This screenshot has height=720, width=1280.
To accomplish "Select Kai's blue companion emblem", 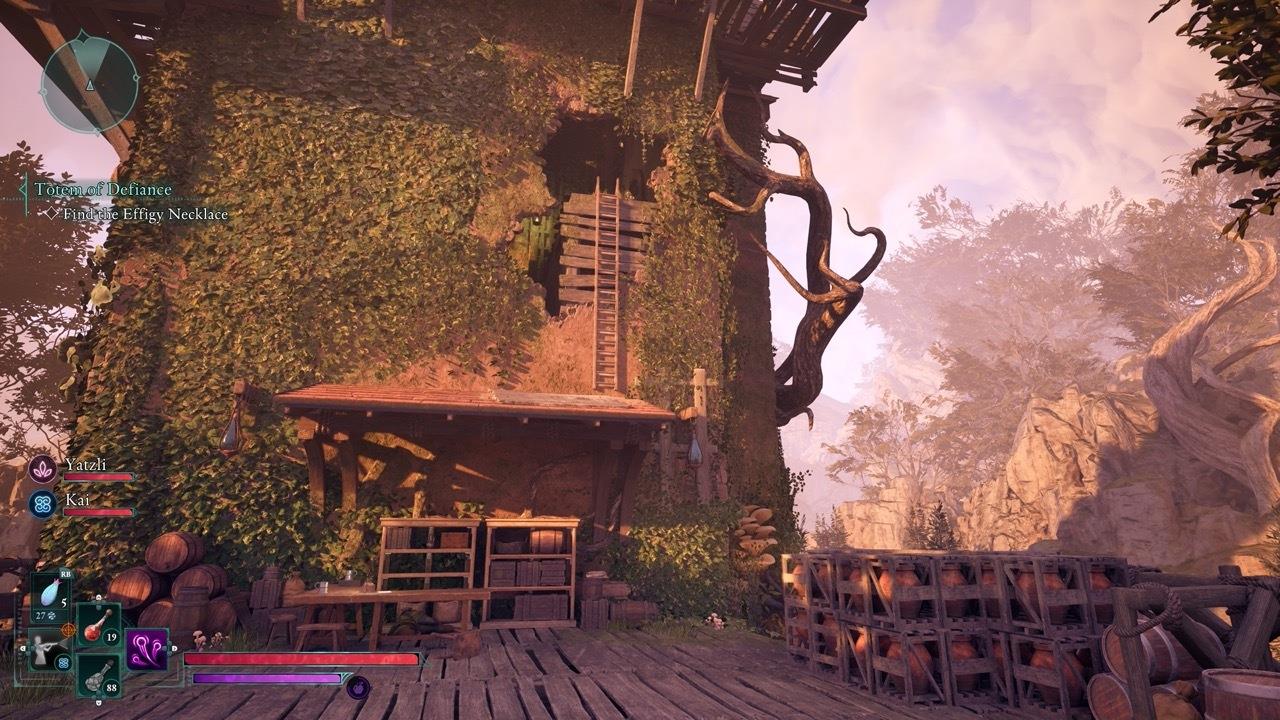I will click(43, 503).
